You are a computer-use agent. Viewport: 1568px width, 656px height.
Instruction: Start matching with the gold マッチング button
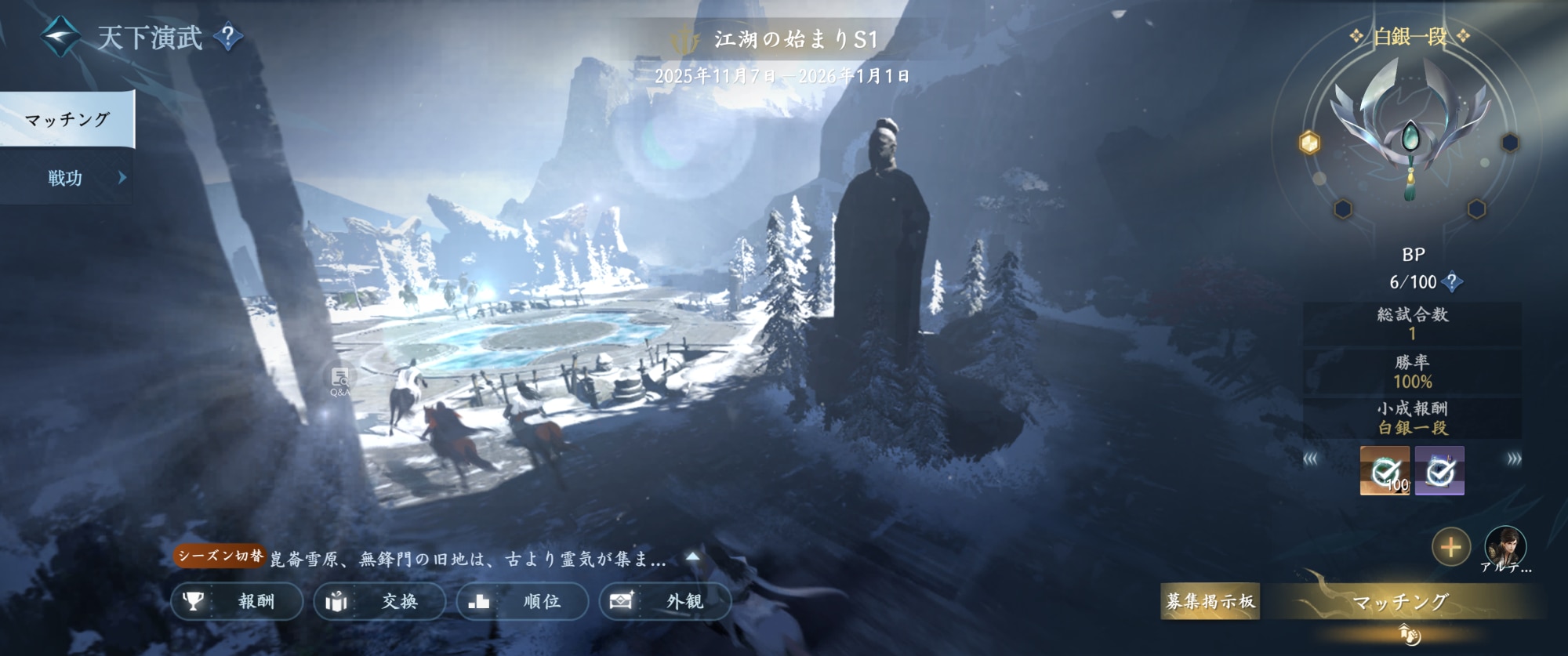click(x=1401, y=602)
